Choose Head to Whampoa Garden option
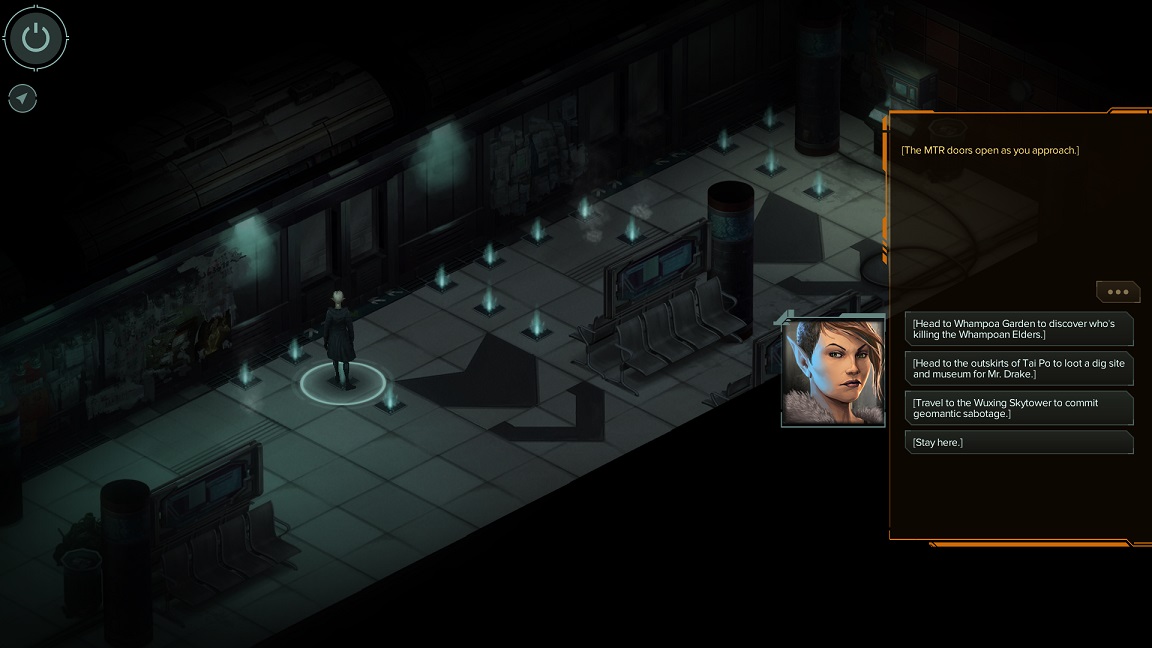Screen dimensions: 1152x648 coord(1019,329)
